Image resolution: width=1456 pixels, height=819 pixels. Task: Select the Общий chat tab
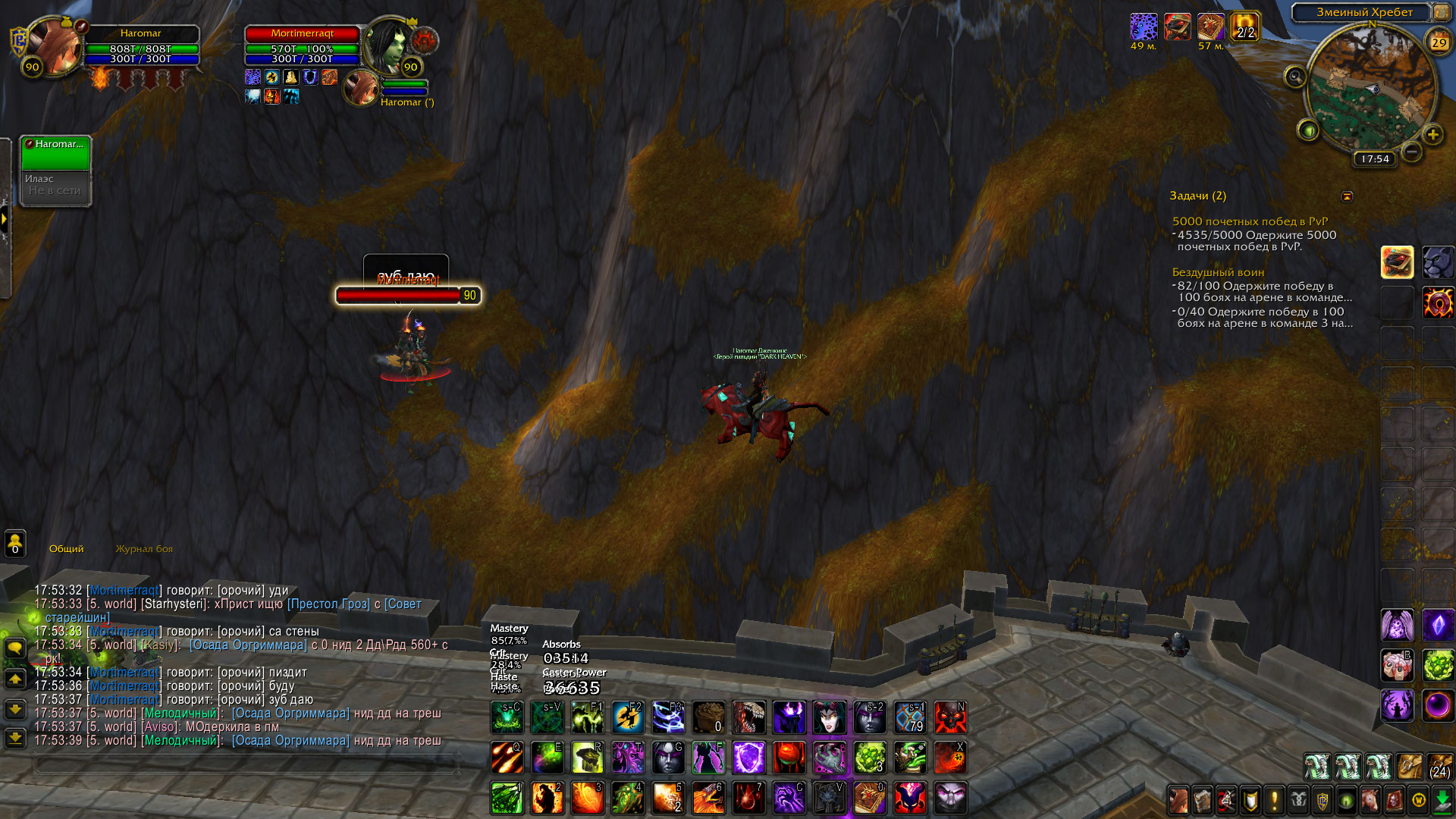pos(67,549)
